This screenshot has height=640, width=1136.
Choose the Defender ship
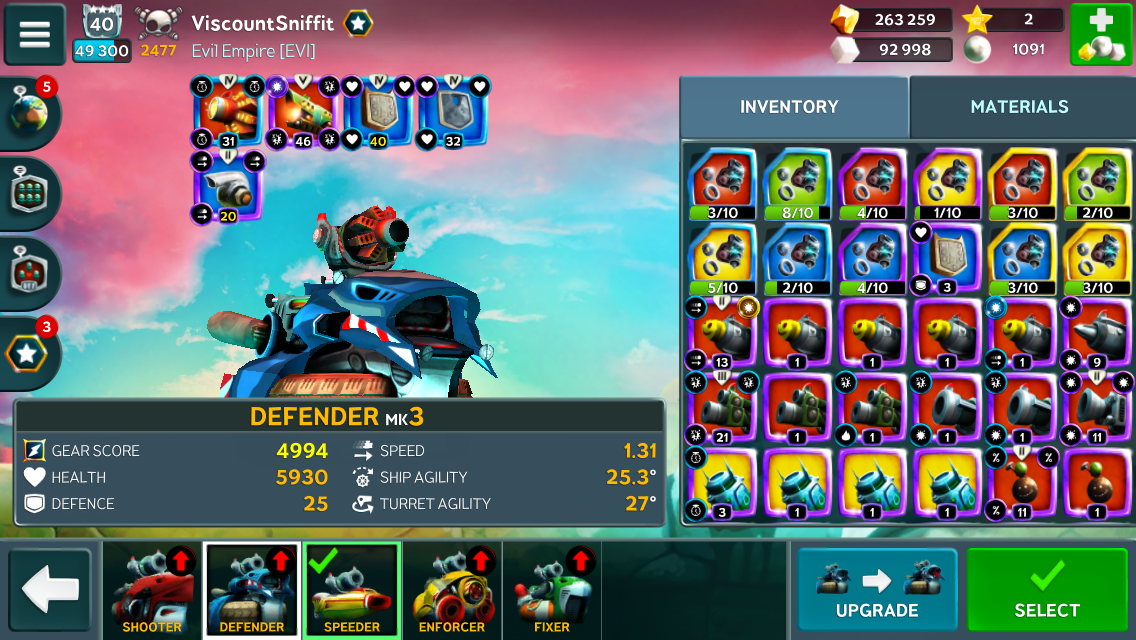click(x=252, y=590)
